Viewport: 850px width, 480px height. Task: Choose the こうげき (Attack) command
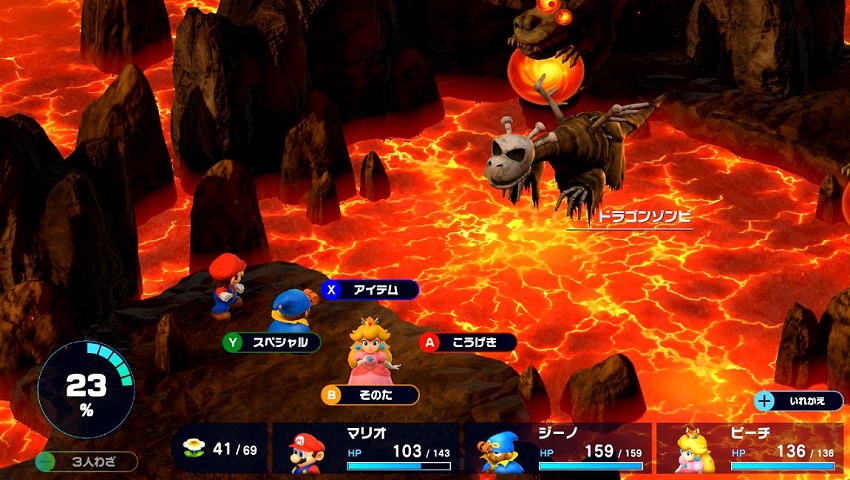point(467,342)
